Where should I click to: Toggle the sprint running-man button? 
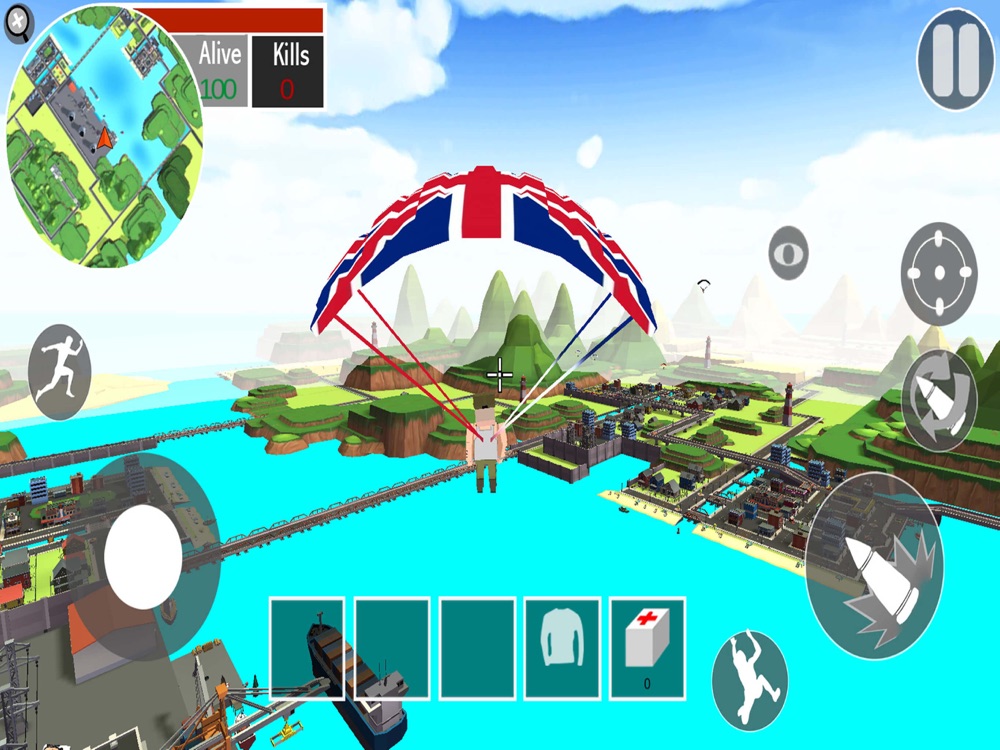[60, 371]
